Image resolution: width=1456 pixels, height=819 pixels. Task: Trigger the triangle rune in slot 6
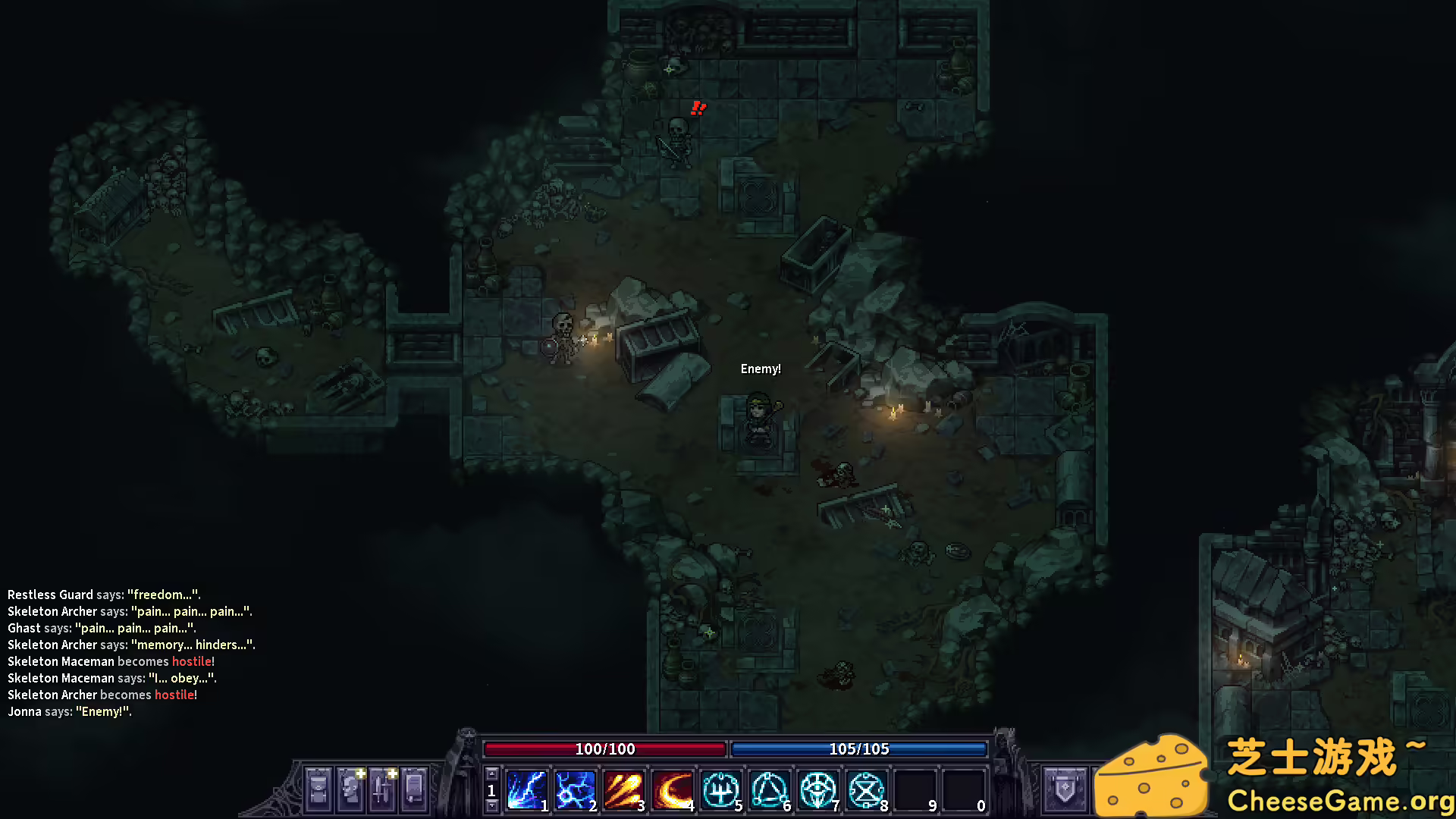[x=769, y=790]
